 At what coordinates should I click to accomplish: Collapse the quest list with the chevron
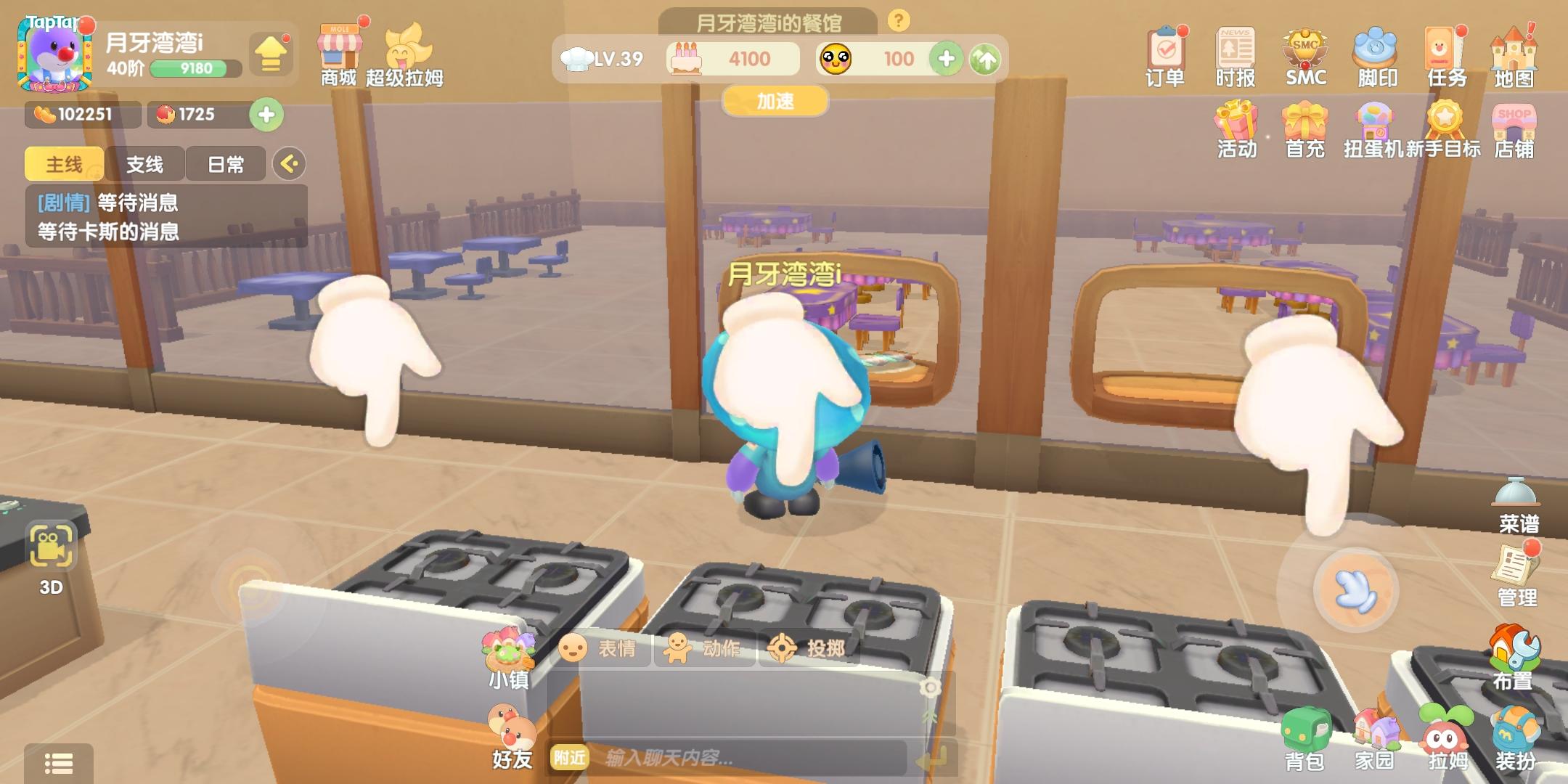(290, 165)
